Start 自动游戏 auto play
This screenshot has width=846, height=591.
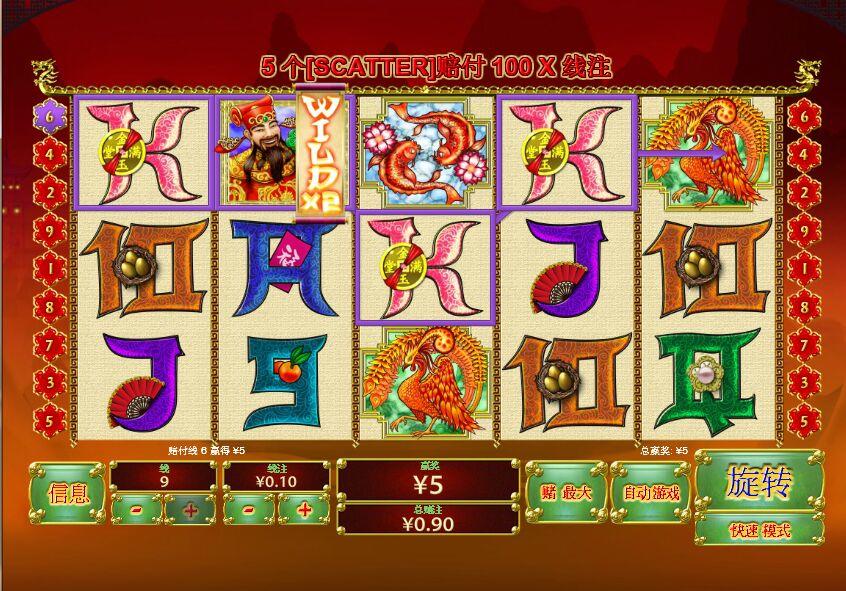[651, 492]
